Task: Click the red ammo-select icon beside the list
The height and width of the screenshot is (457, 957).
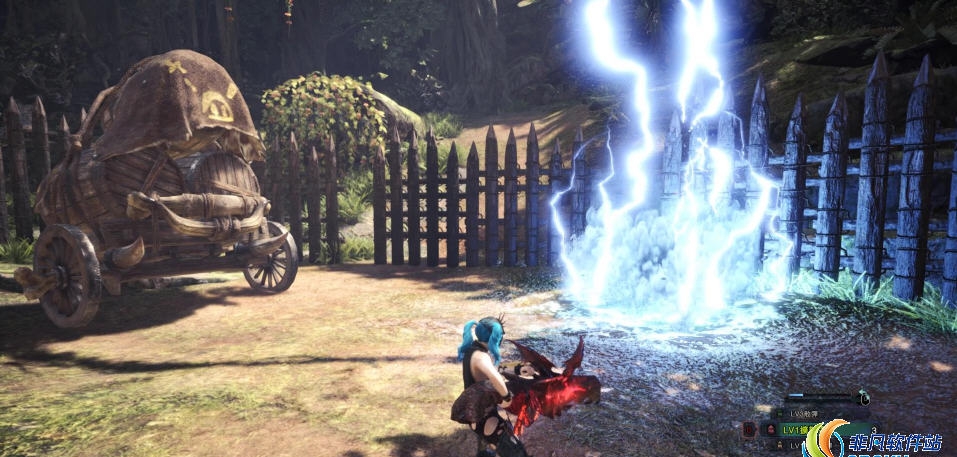Action: [749, 429]
